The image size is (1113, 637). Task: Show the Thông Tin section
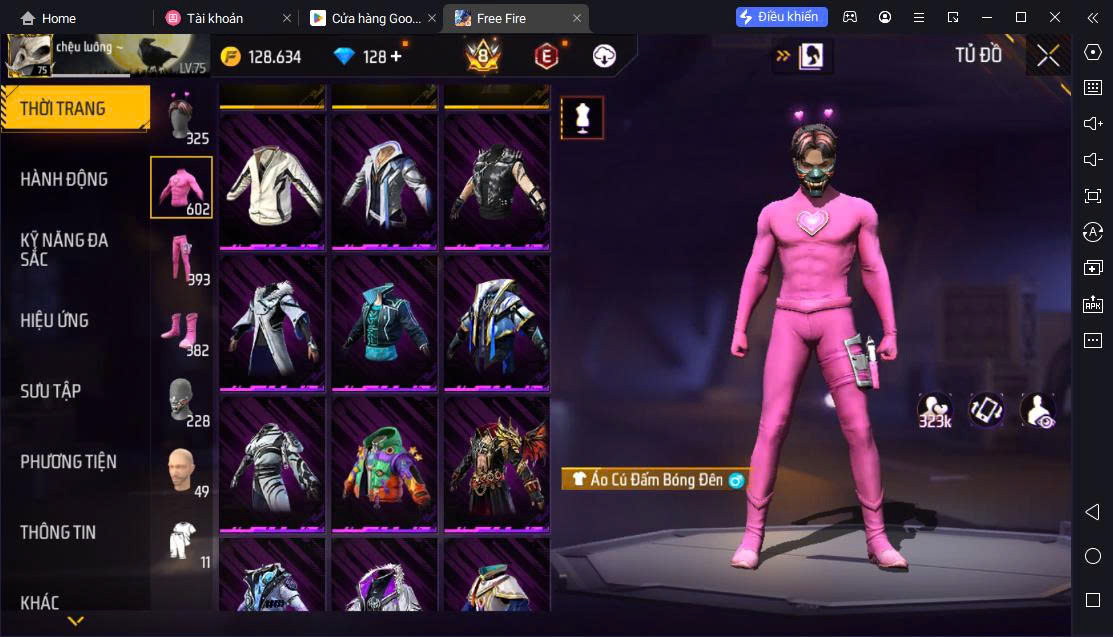click(58, 532)
